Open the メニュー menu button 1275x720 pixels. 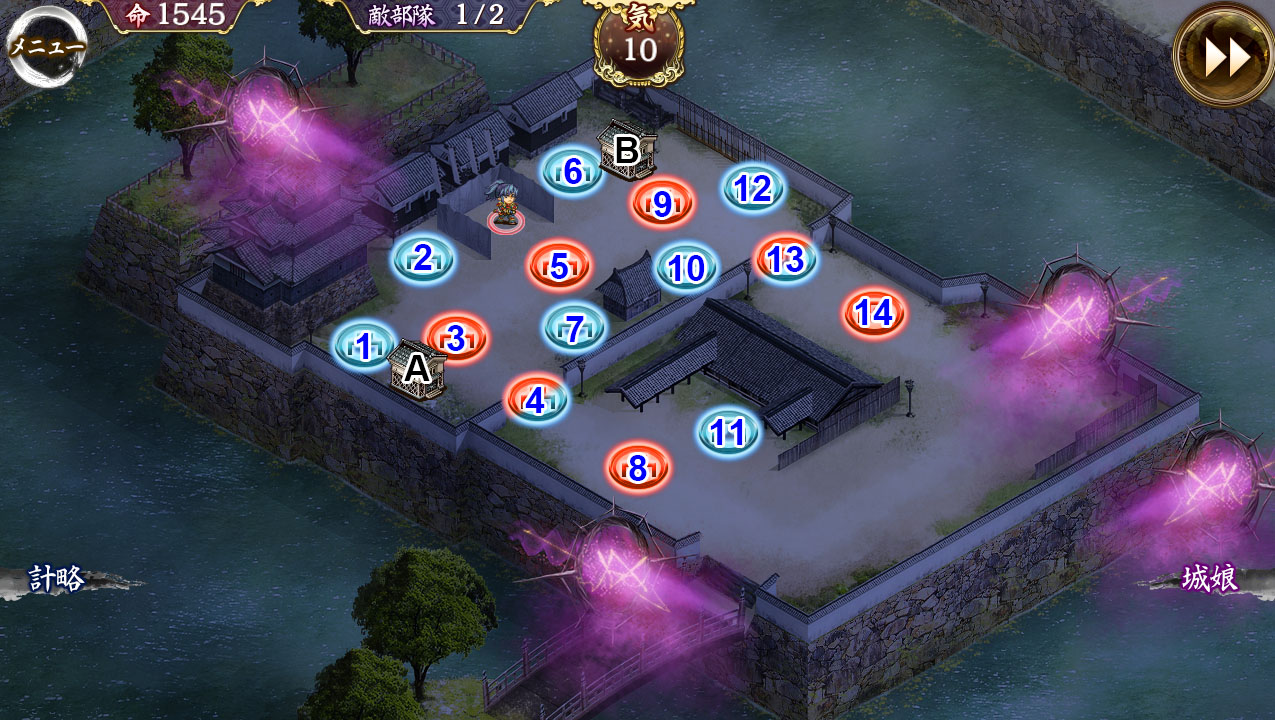[45, 46]
